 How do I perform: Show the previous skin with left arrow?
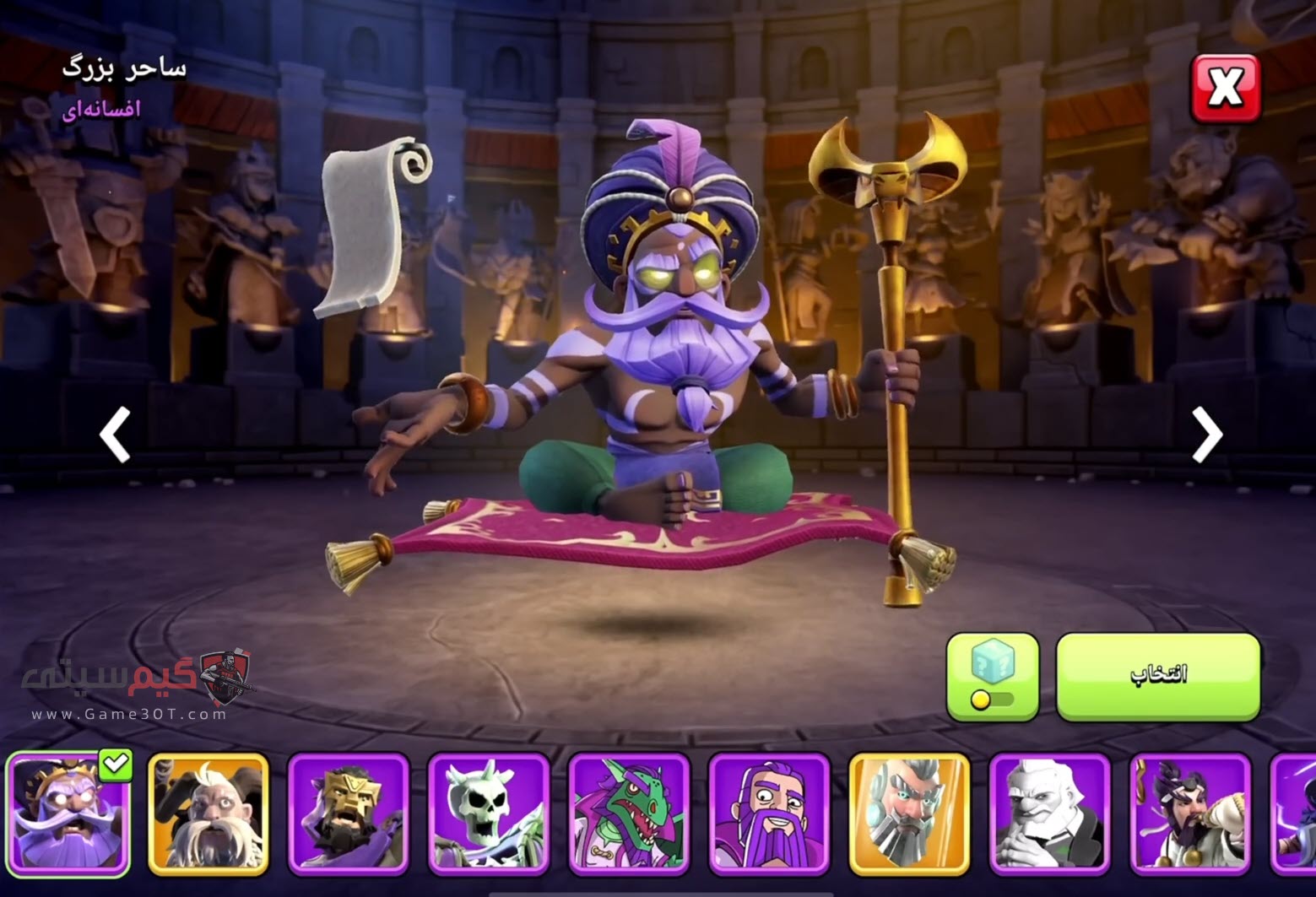tap(116, 435)
